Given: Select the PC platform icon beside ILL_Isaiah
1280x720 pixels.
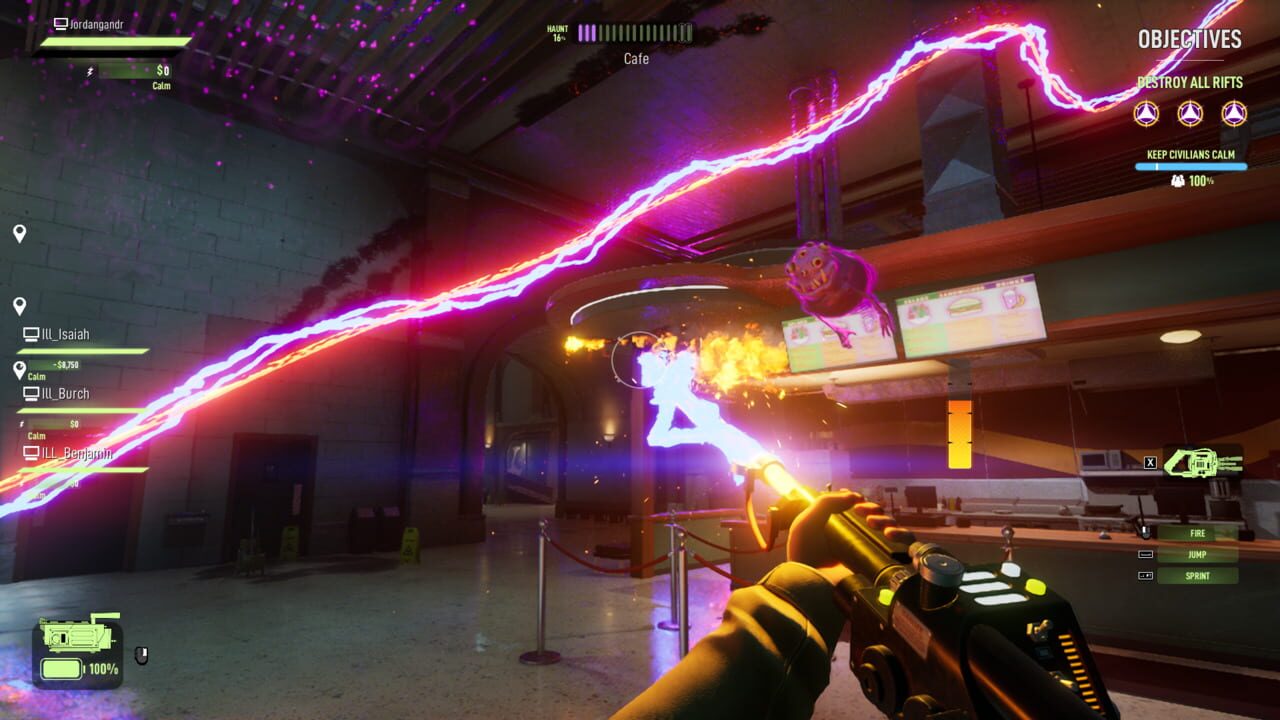Looking at the screenshot, I should [x=31, y=334].
